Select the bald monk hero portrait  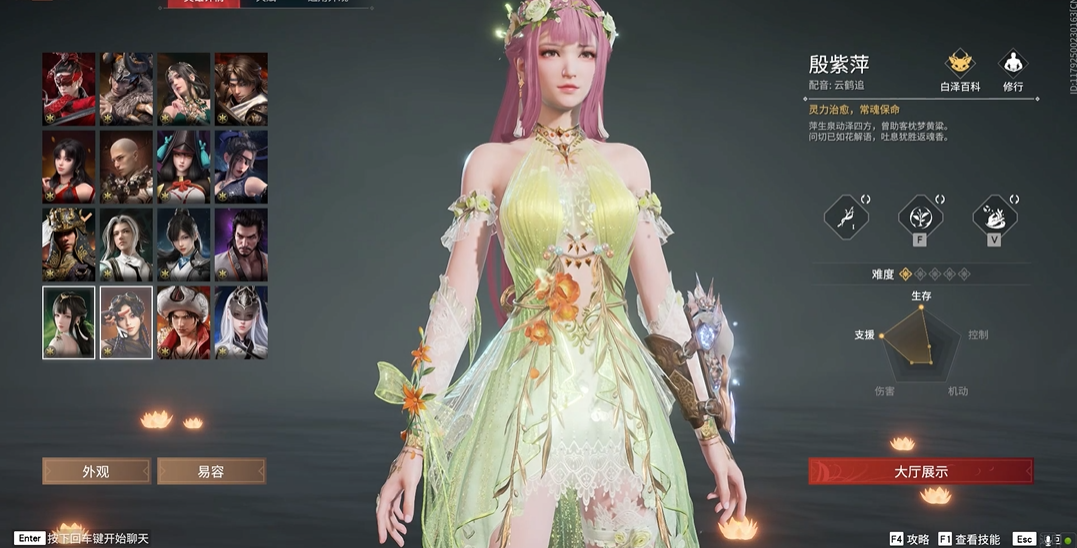[126, 167]
